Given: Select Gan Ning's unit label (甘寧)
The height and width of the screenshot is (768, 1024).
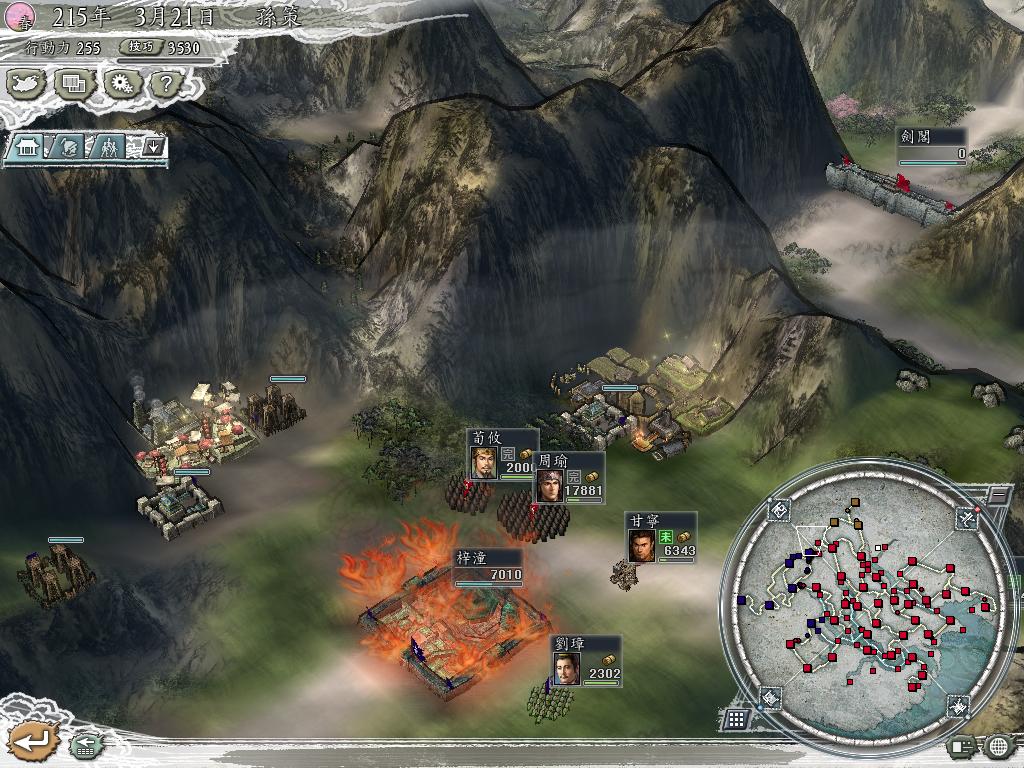Looking at the screenshot, I should (x=660, y=538).
